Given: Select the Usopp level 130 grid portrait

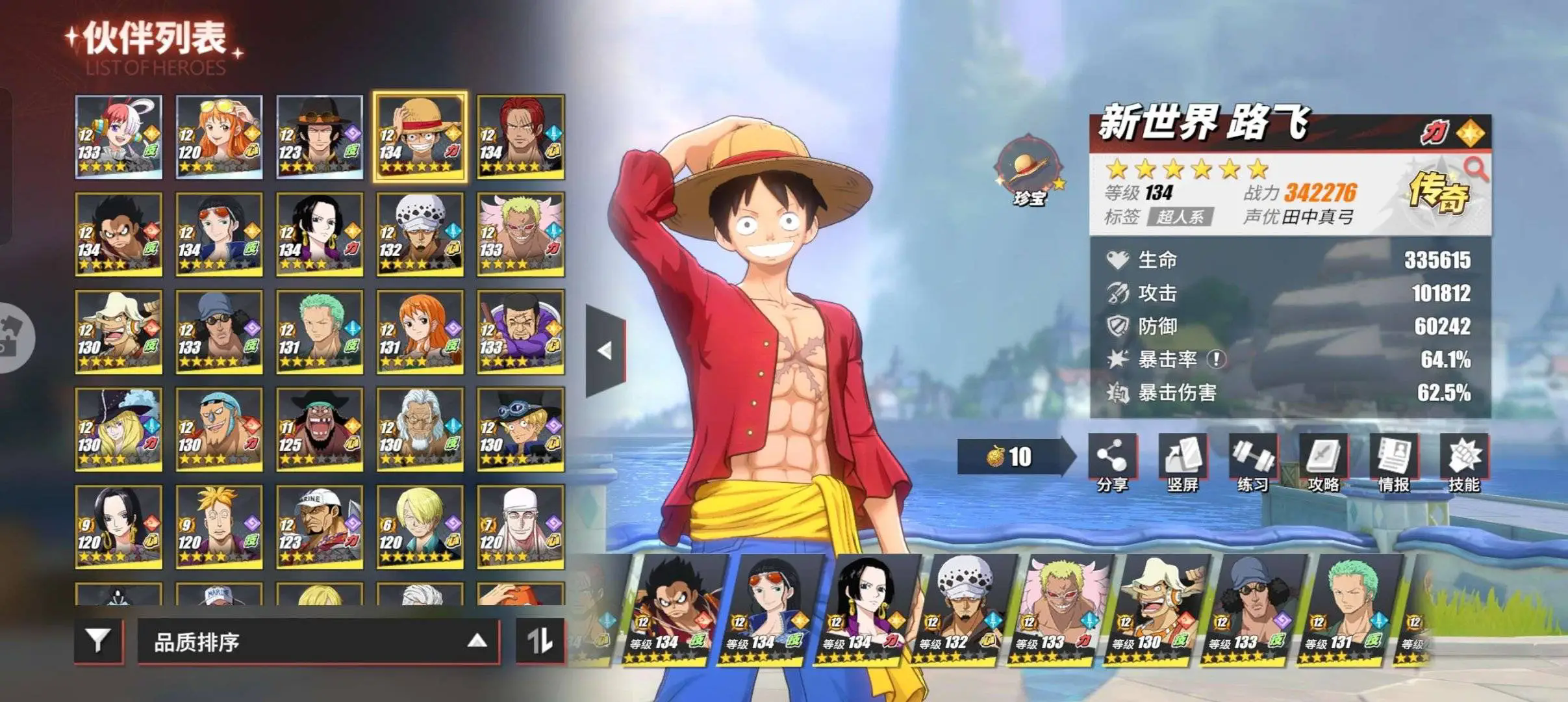Looking at the screenshot, I should point(118,332).
